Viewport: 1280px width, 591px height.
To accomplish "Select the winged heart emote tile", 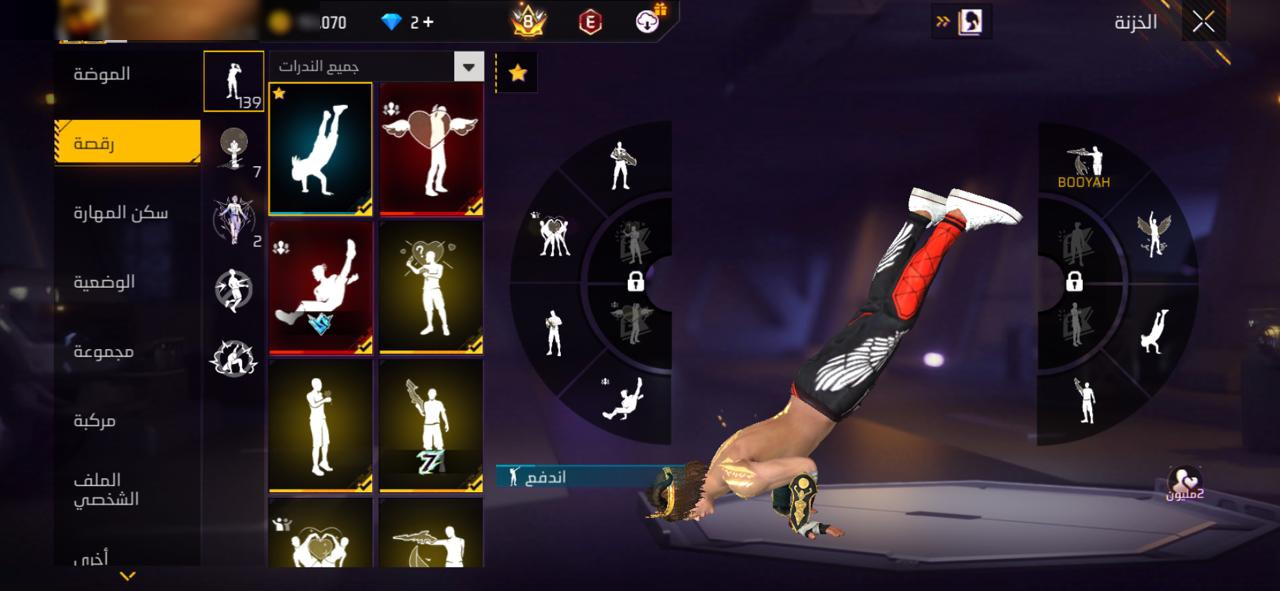I will [432, 148].
